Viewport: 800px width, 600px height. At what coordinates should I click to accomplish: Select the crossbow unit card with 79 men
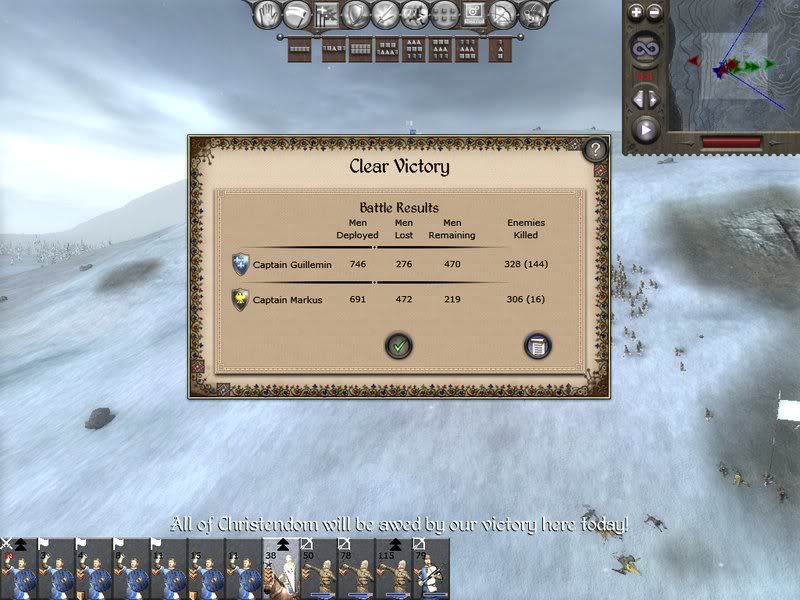pyautogui.click(x=432, y=570)
